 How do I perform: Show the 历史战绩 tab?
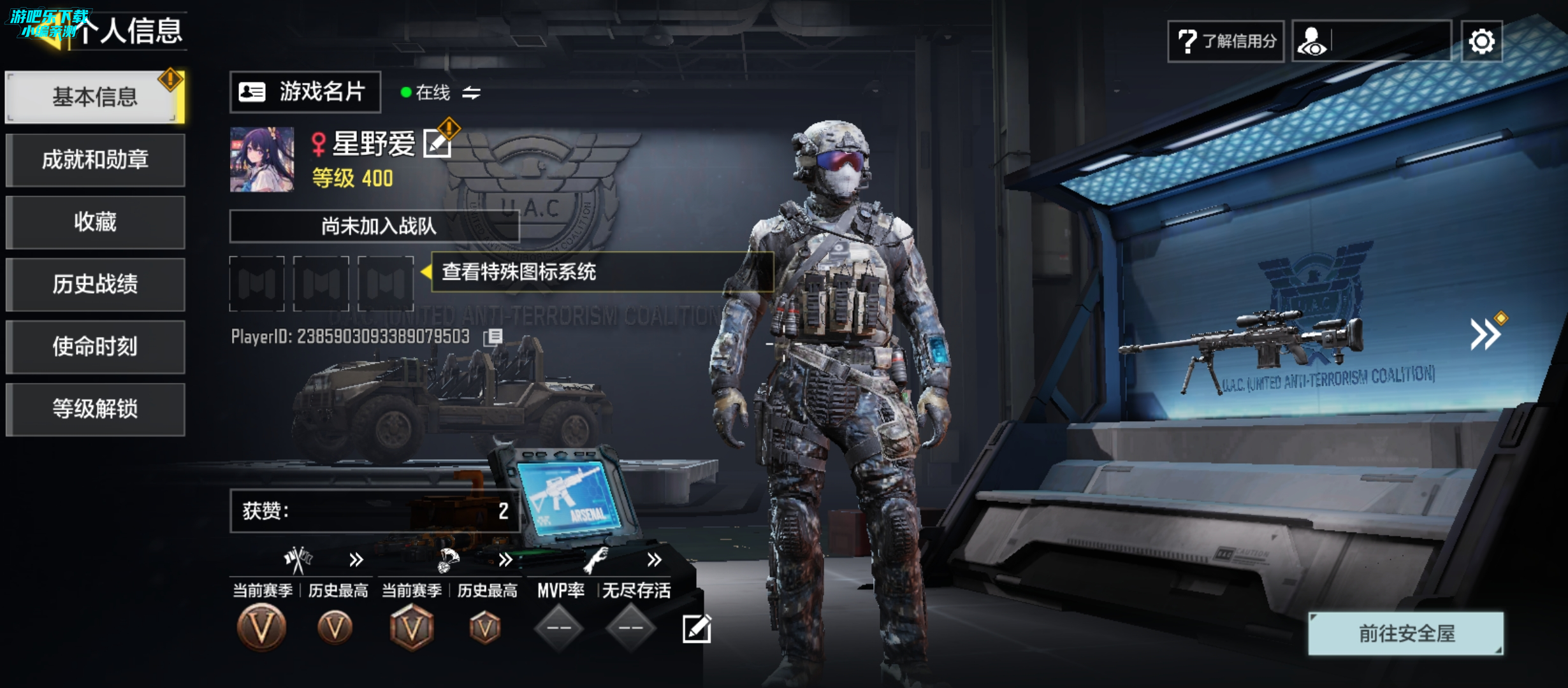(95, 284)
